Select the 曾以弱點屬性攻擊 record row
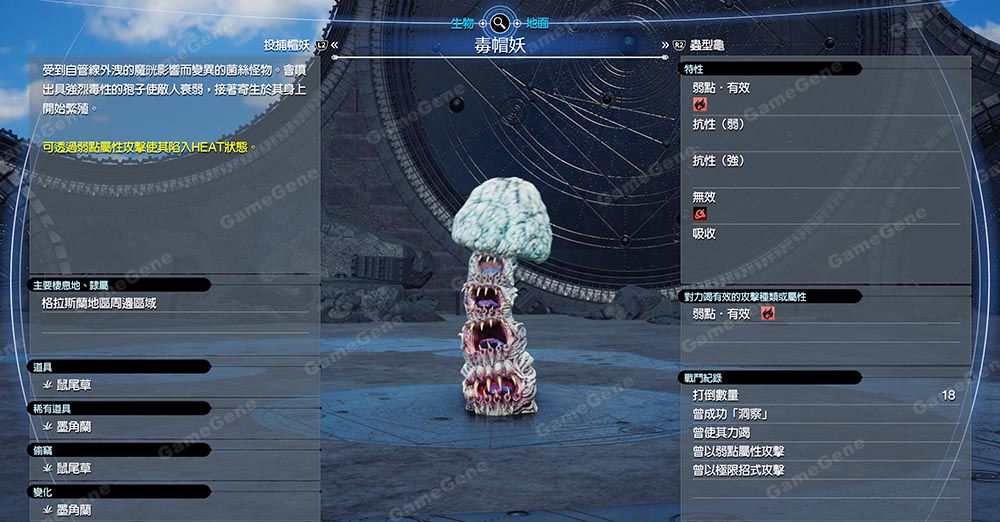Viewport: 1000px width, 522px height. pos(820,452)
